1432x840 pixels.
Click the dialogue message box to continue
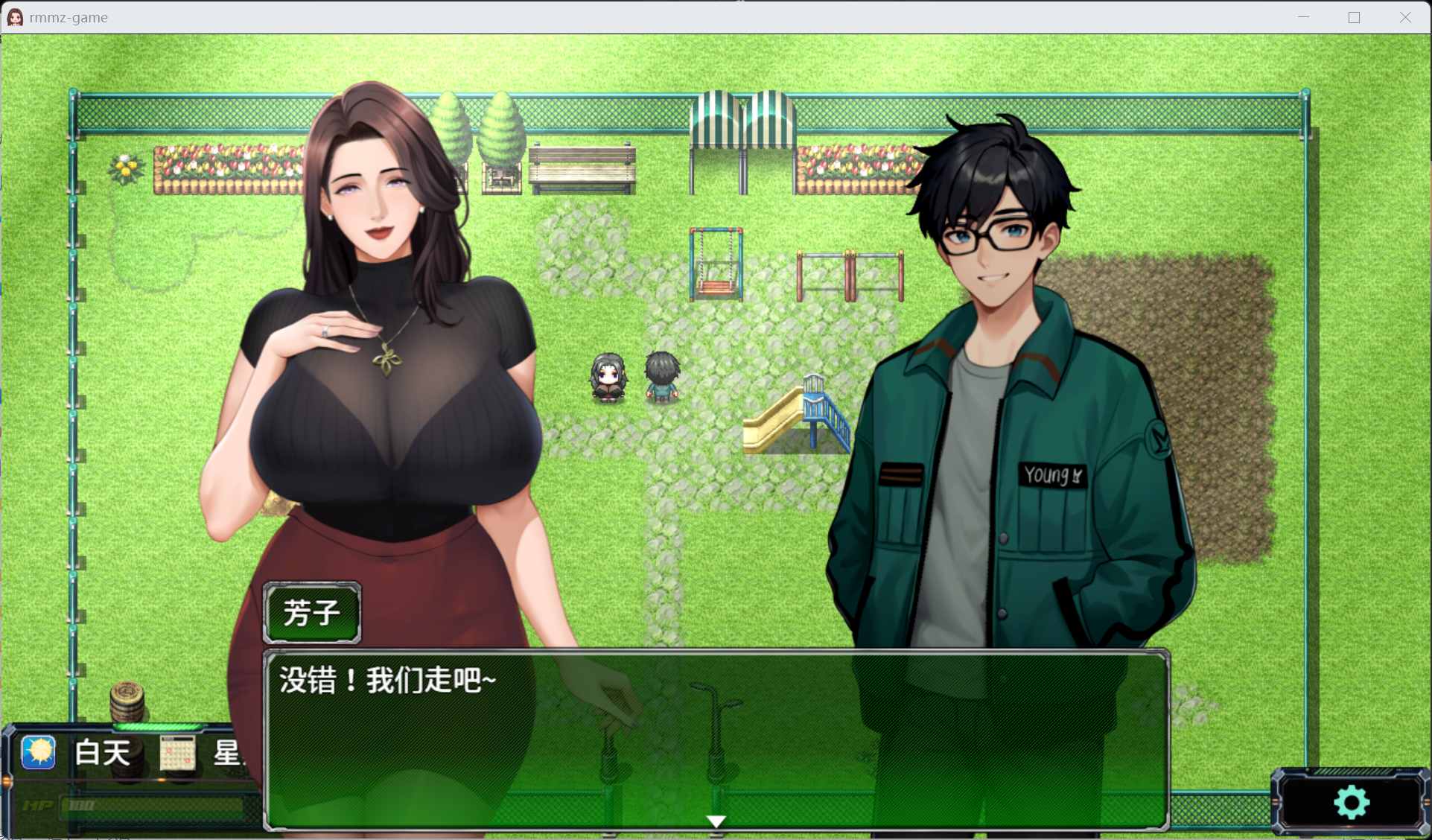715,737
